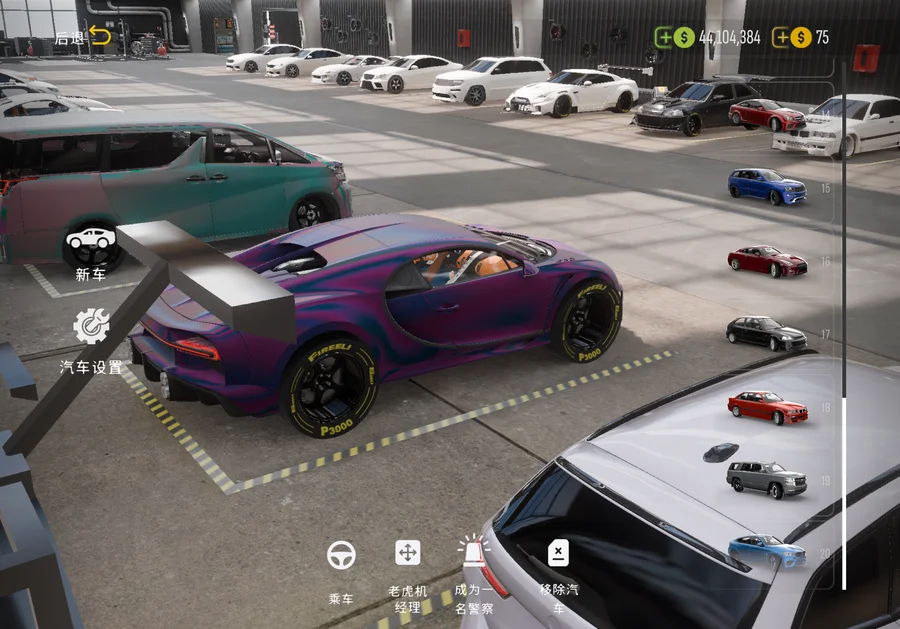Select the red sedan numbered 18
This screenshot has height=629, width=900.
pyautogui.click(x=767, y=407)
